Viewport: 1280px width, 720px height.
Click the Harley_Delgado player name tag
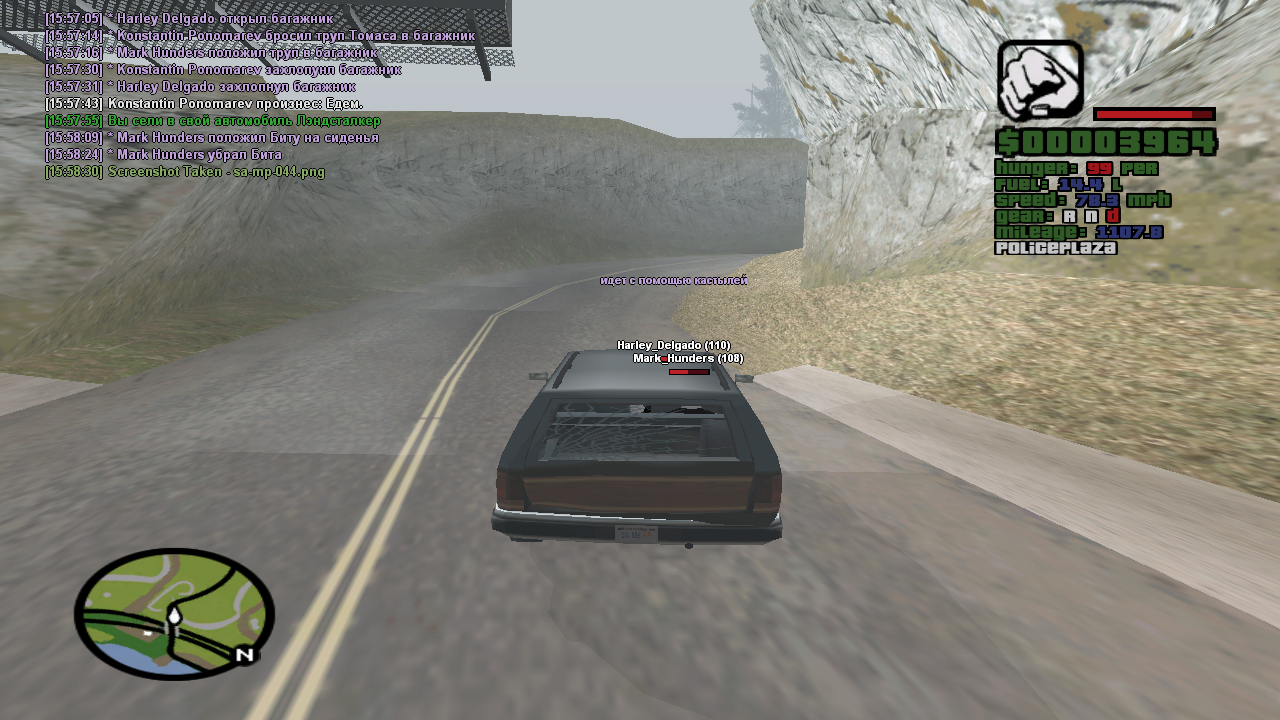673,345
